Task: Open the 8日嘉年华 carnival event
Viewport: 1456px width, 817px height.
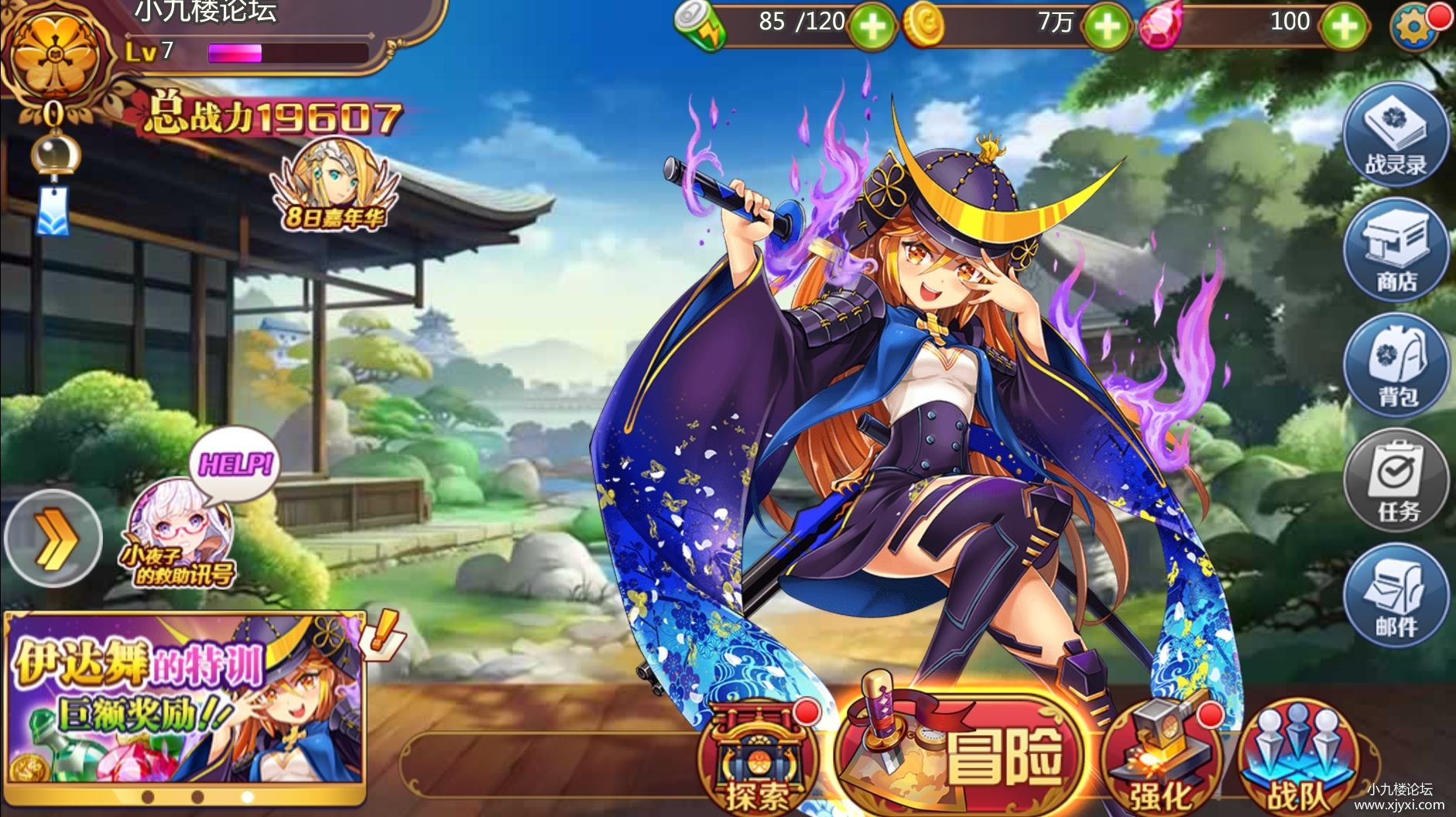Action: 334,186
